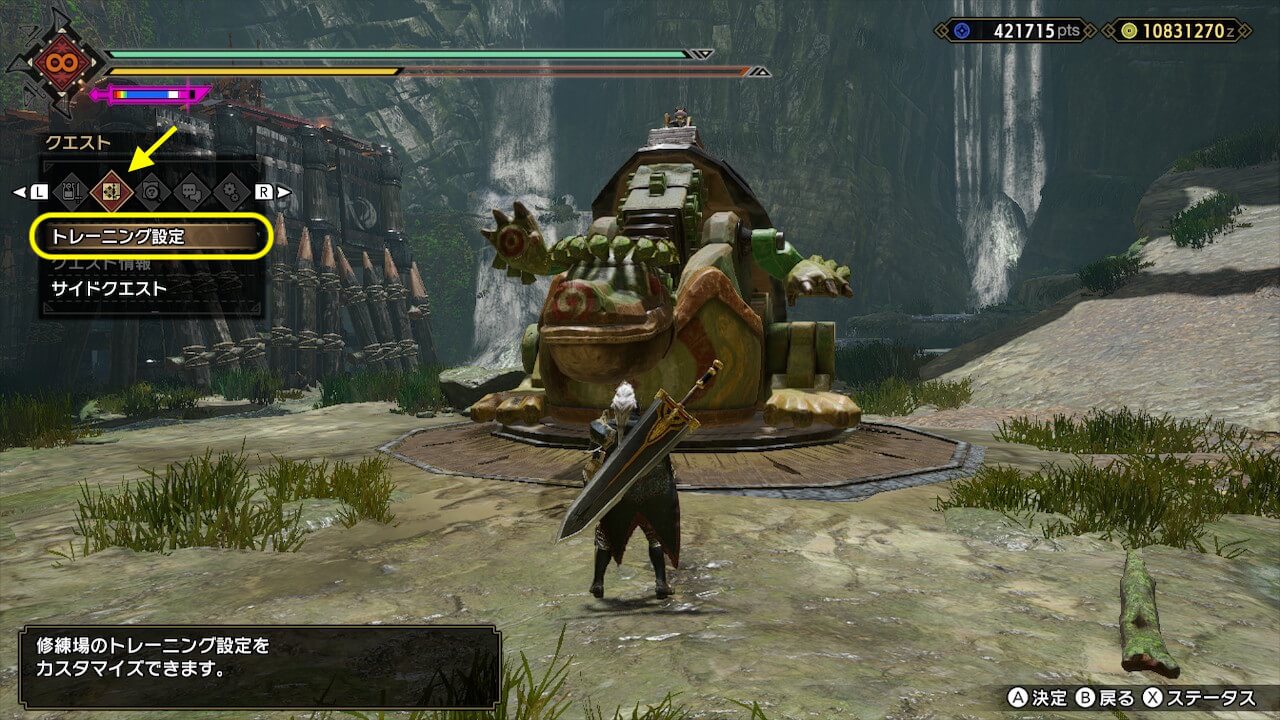Open the info tab with magnifier icon
The image size is (1280, 720).
click(x=151, y=190)
